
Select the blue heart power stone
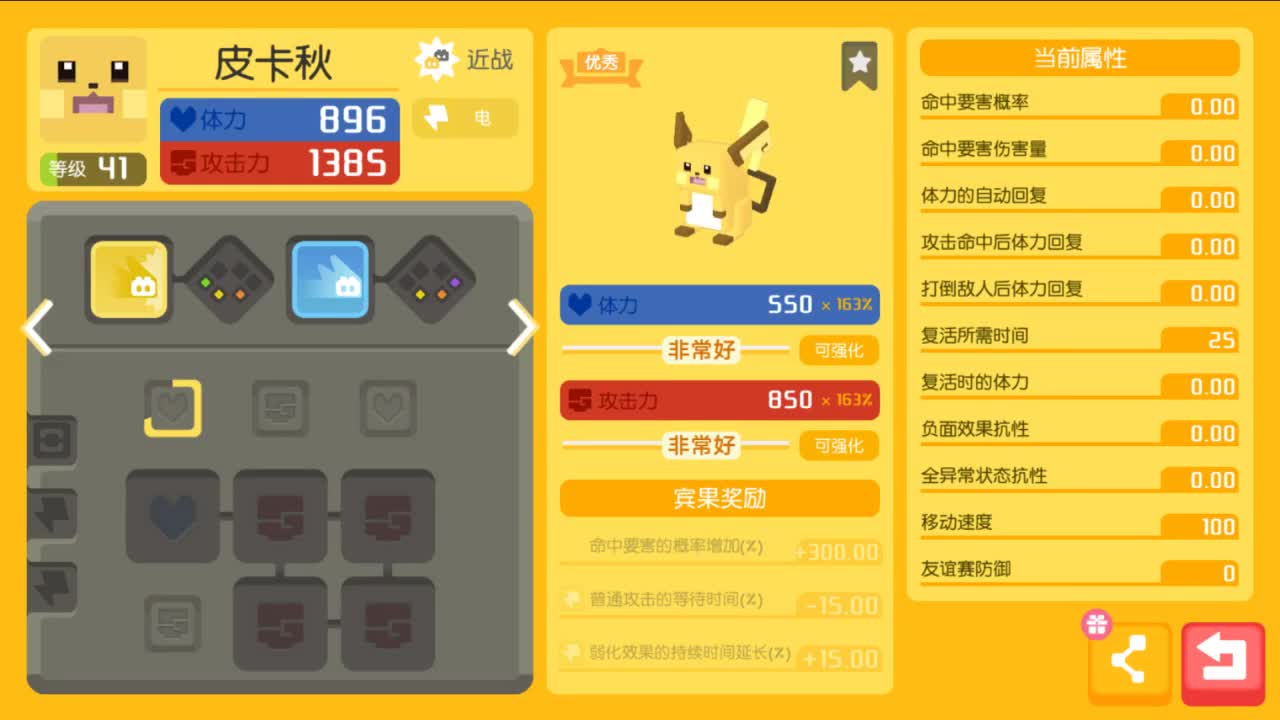[172, 518]
